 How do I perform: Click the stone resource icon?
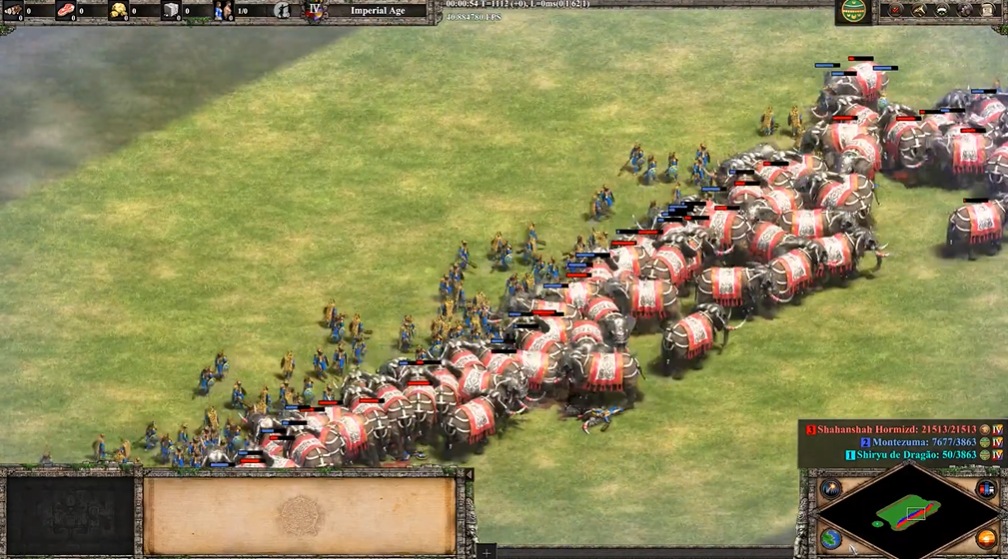(171, 11)
